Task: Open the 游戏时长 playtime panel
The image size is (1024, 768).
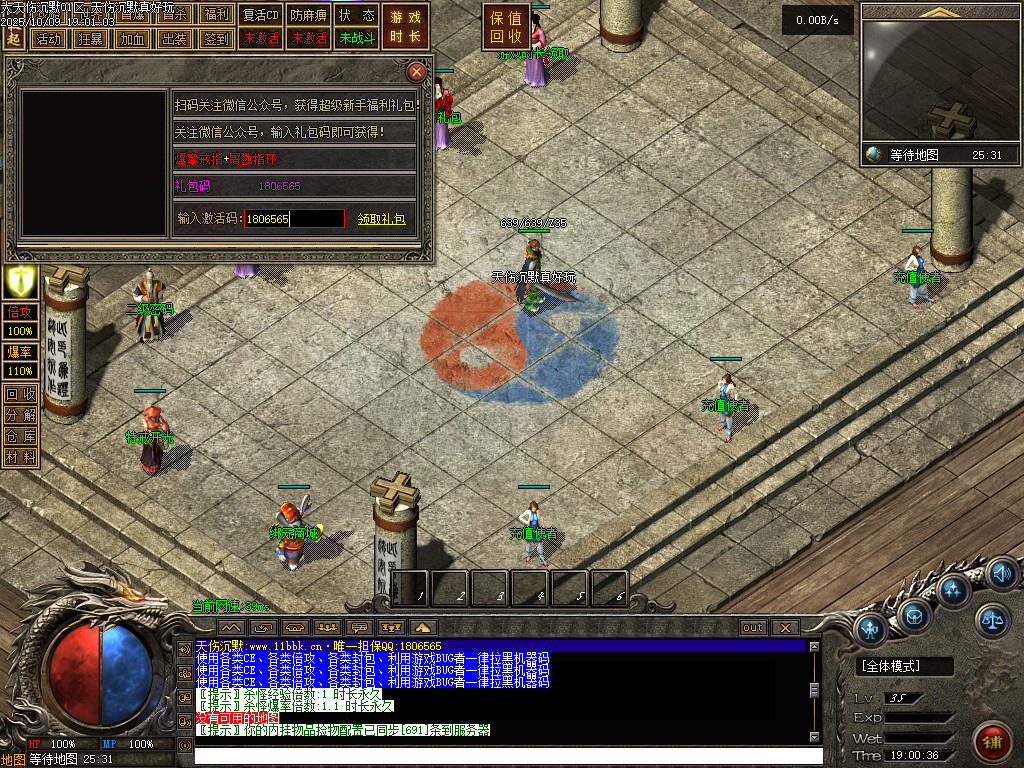Action: [405, 27]
